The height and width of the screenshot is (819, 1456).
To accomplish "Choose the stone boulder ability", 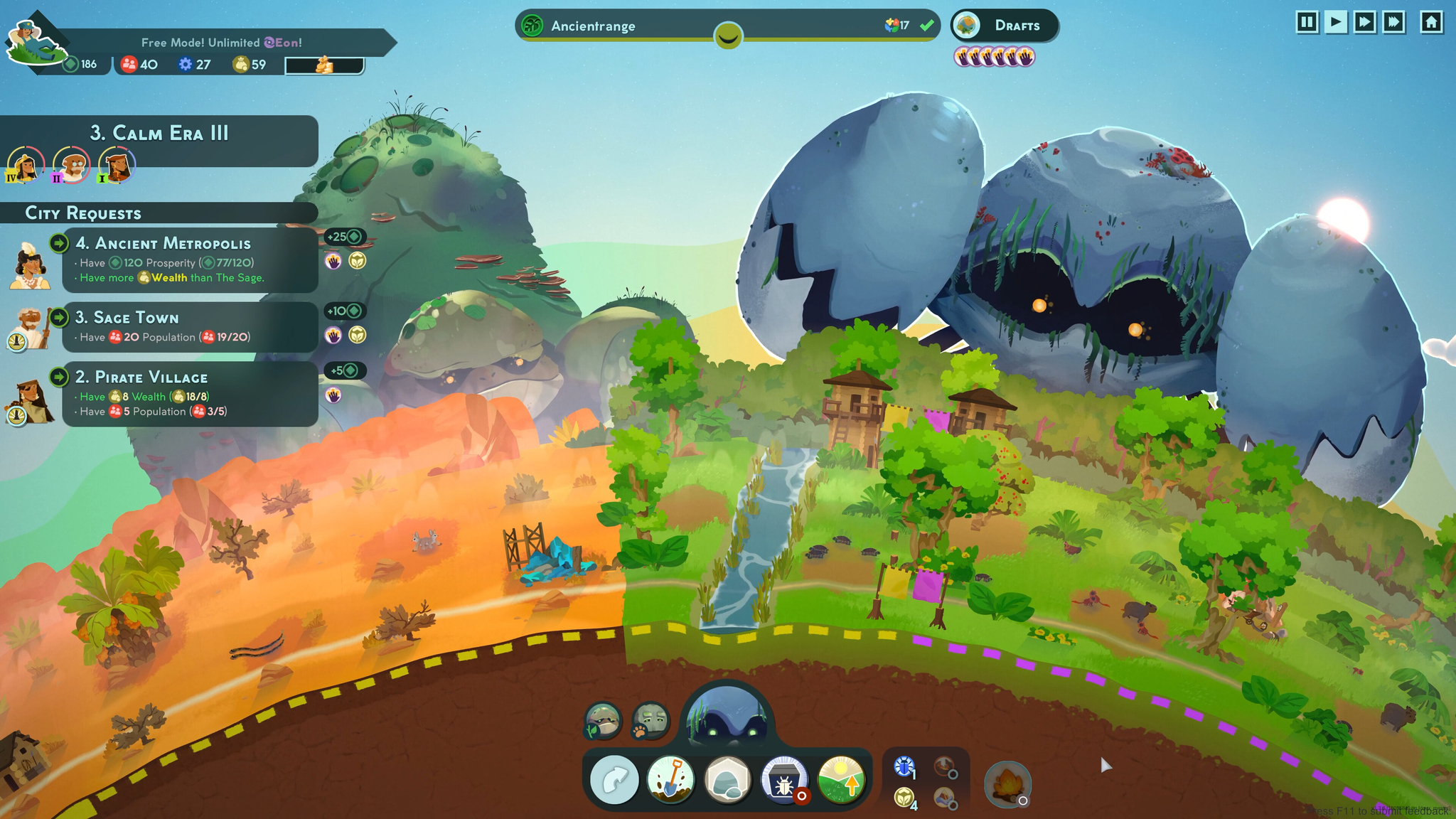I will [727, 781].
